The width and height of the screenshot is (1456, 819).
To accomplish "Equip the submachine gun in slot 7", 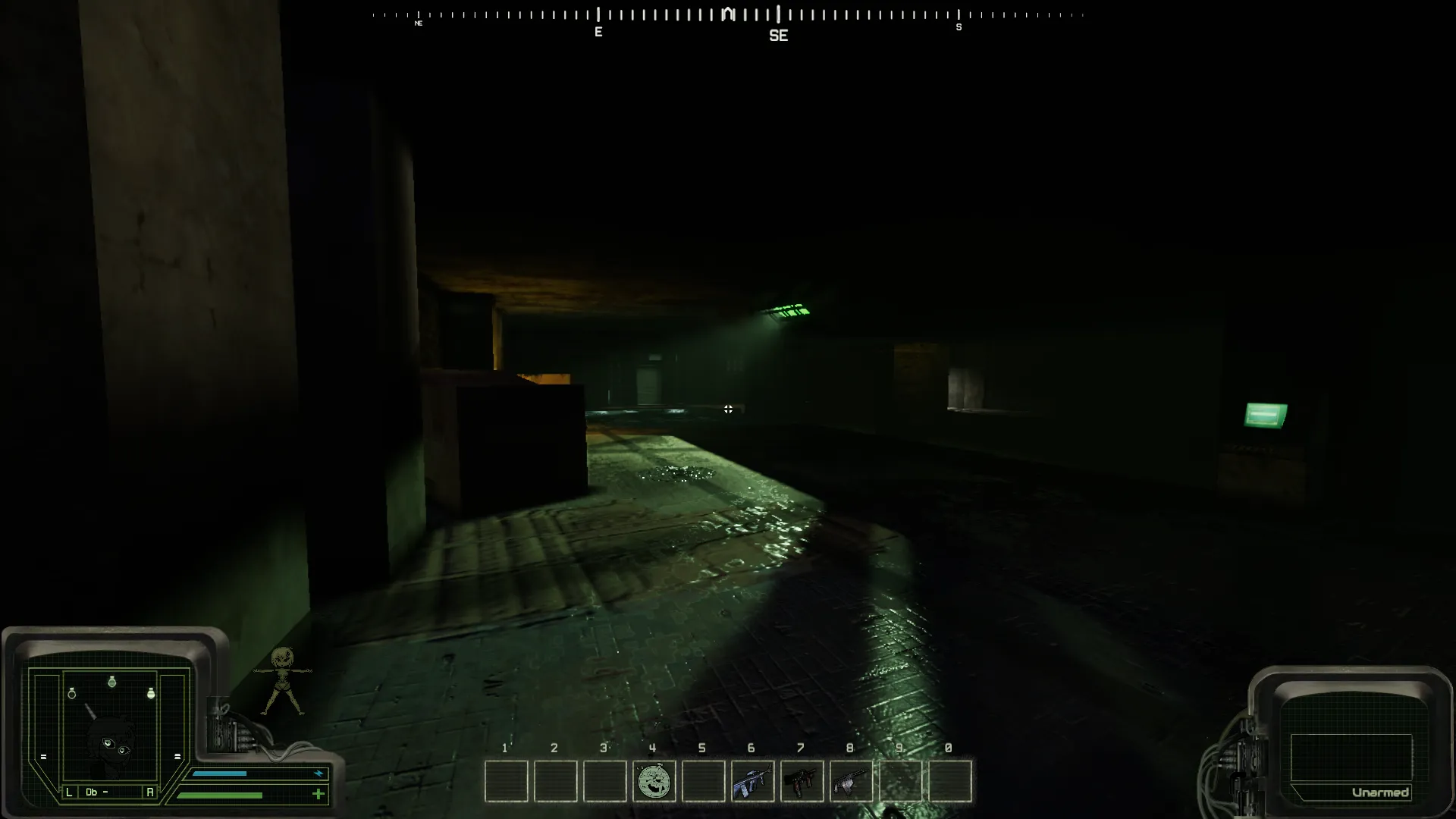I will click(803, 782).
